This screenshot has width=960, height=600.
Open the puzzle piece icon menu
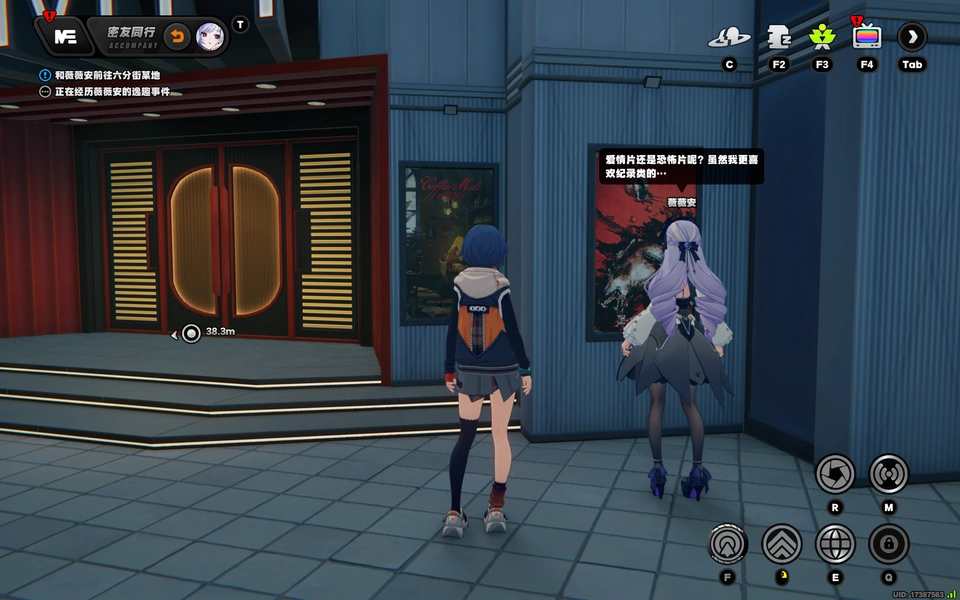(779, 38)
